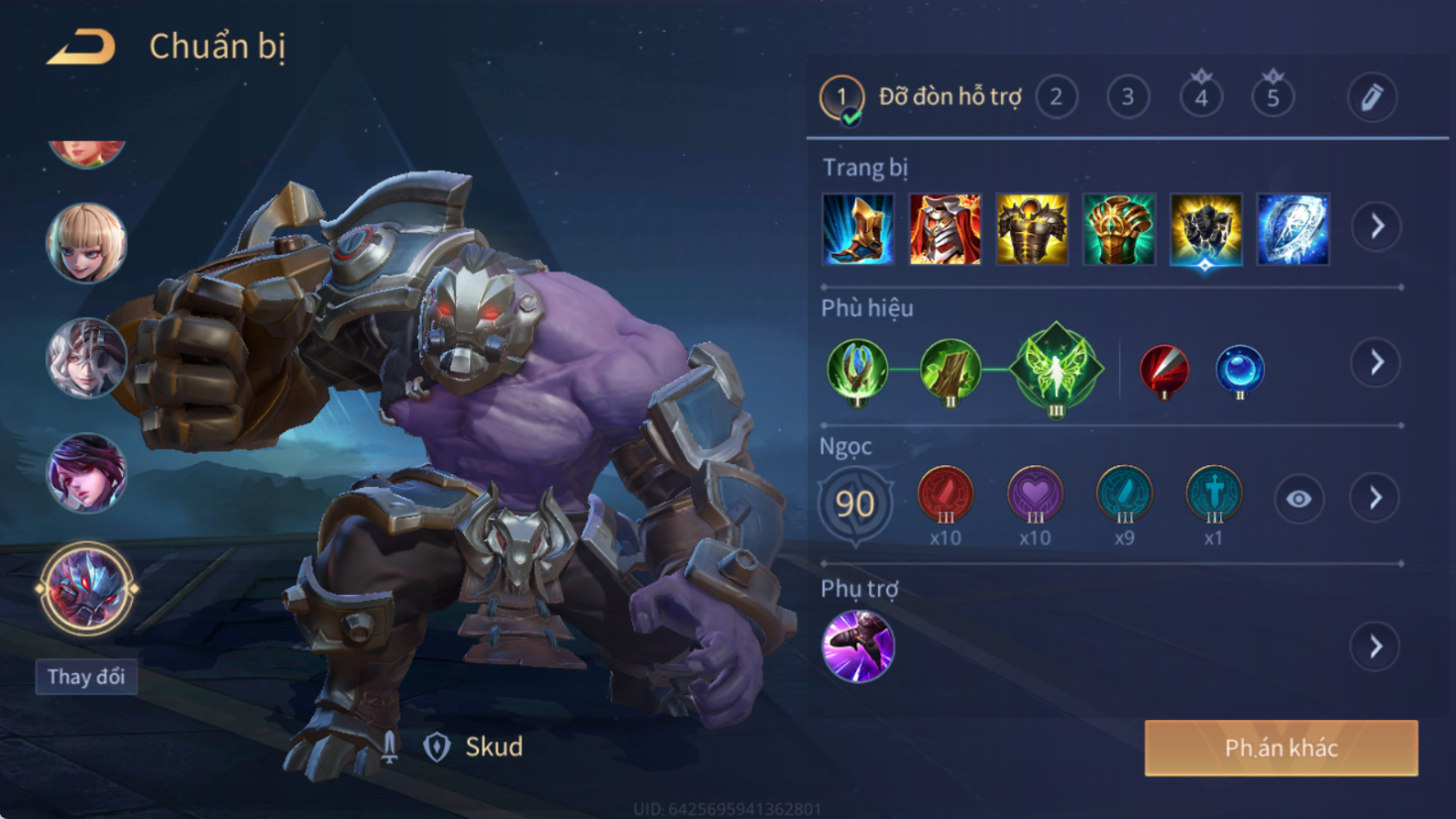
Task: Select the red rune x10
Action: pos(946,495)
